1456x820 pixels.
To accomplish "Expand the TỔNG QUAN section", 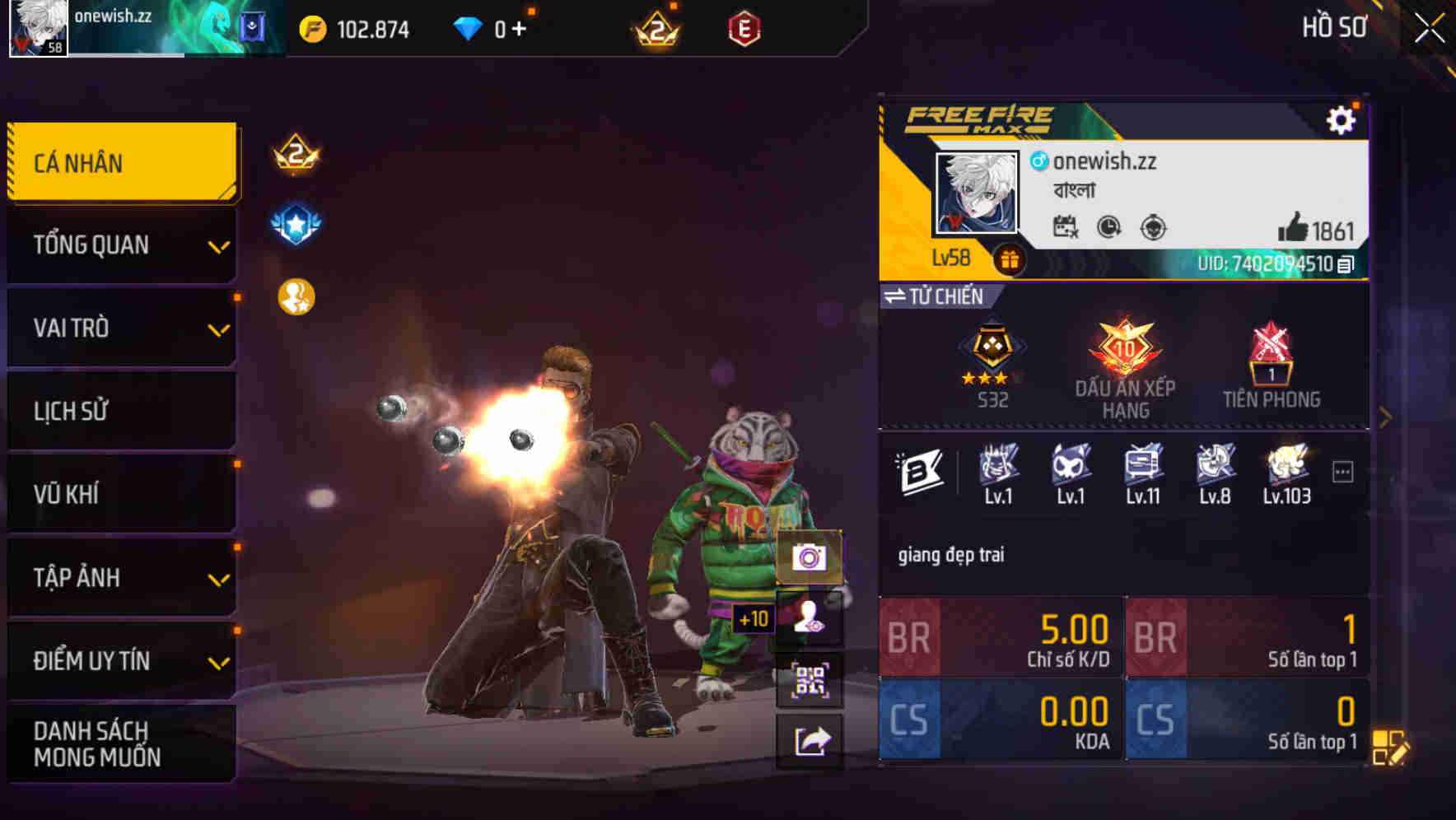I will coord(120,245).
